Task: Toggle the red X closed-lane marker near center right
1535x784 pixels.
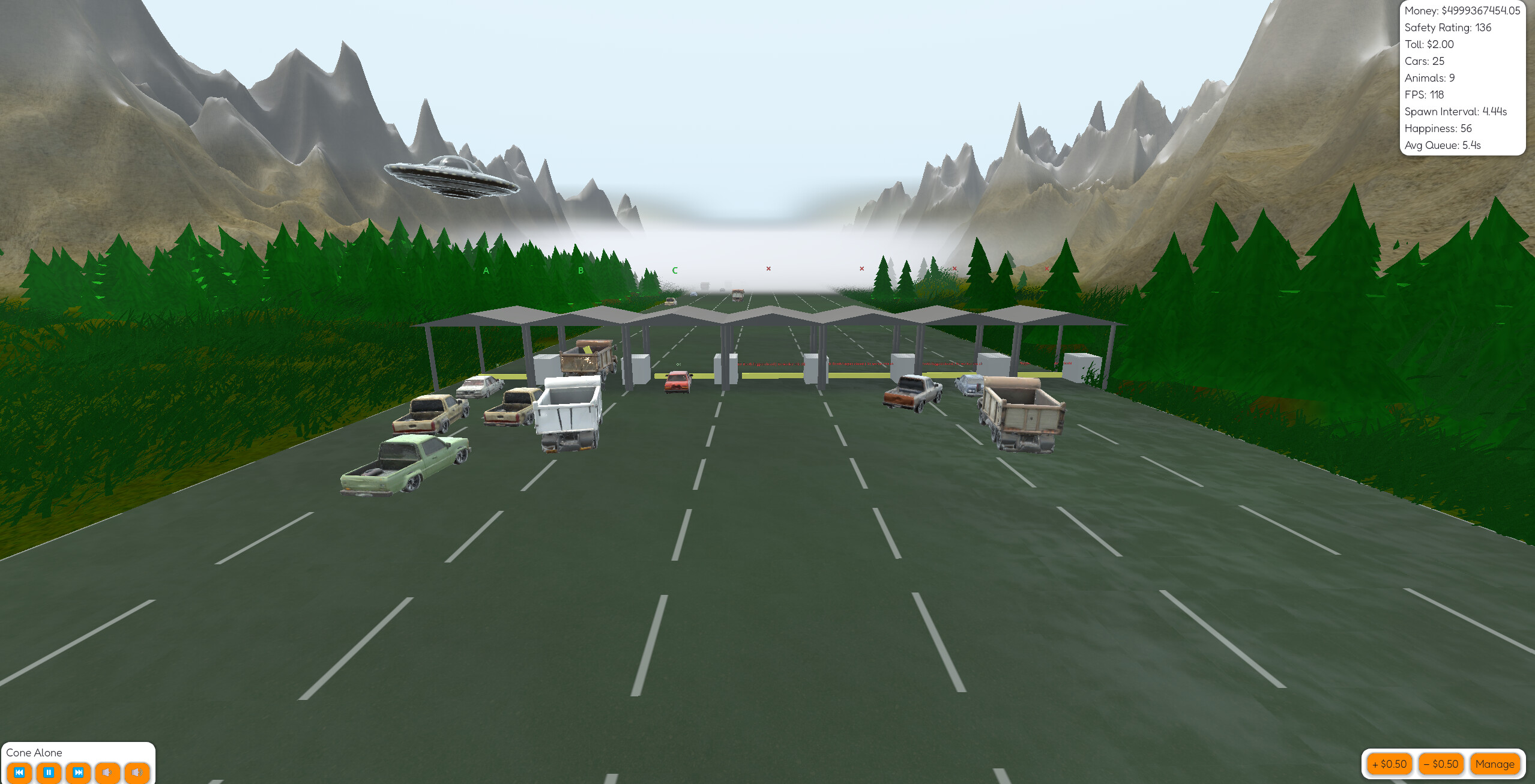Action: (x=861, y=269)
